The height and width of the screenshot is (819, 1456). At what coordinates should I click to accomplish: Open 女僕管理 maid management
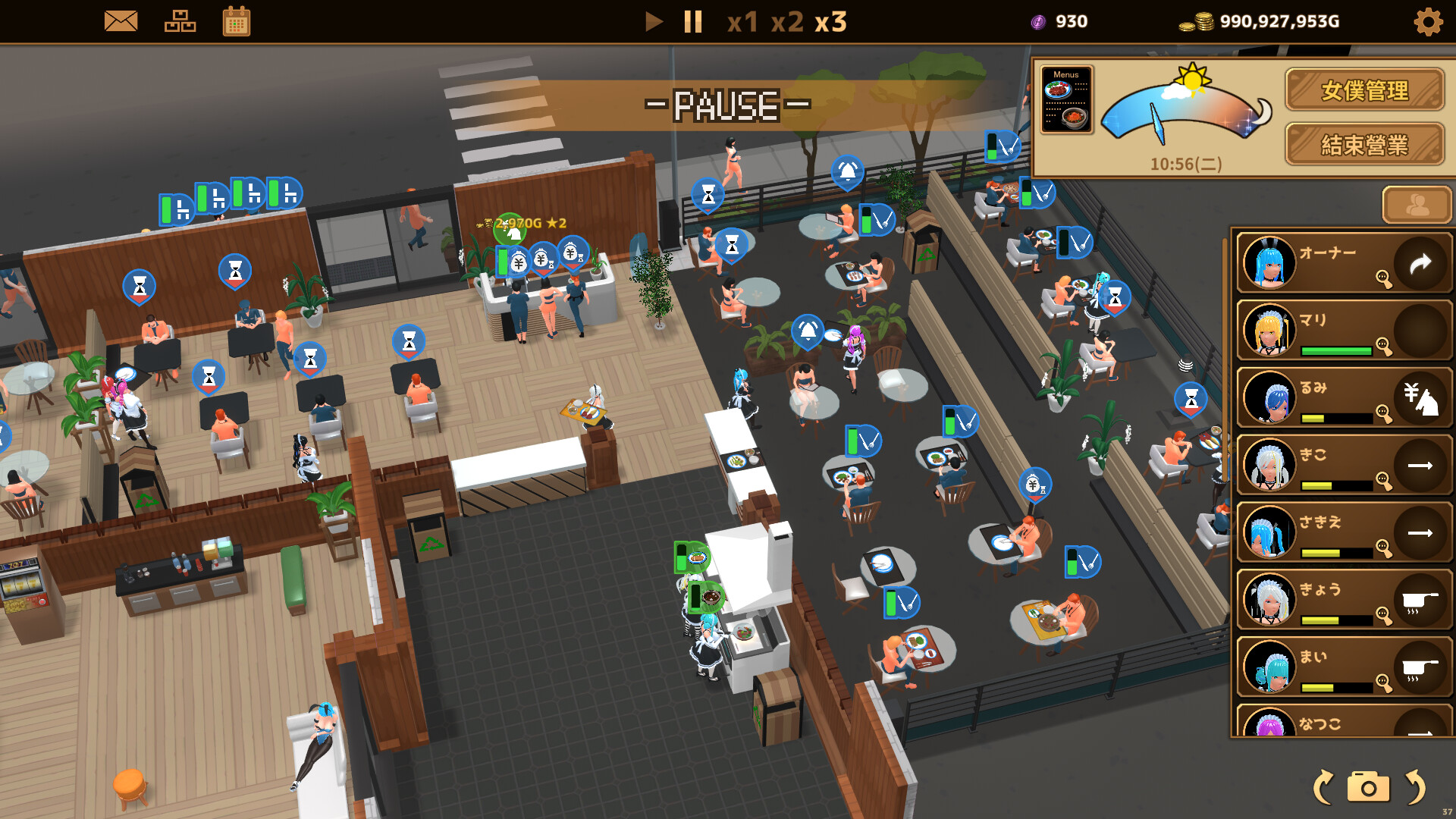pyautogui.click(x=1364, y=90)
